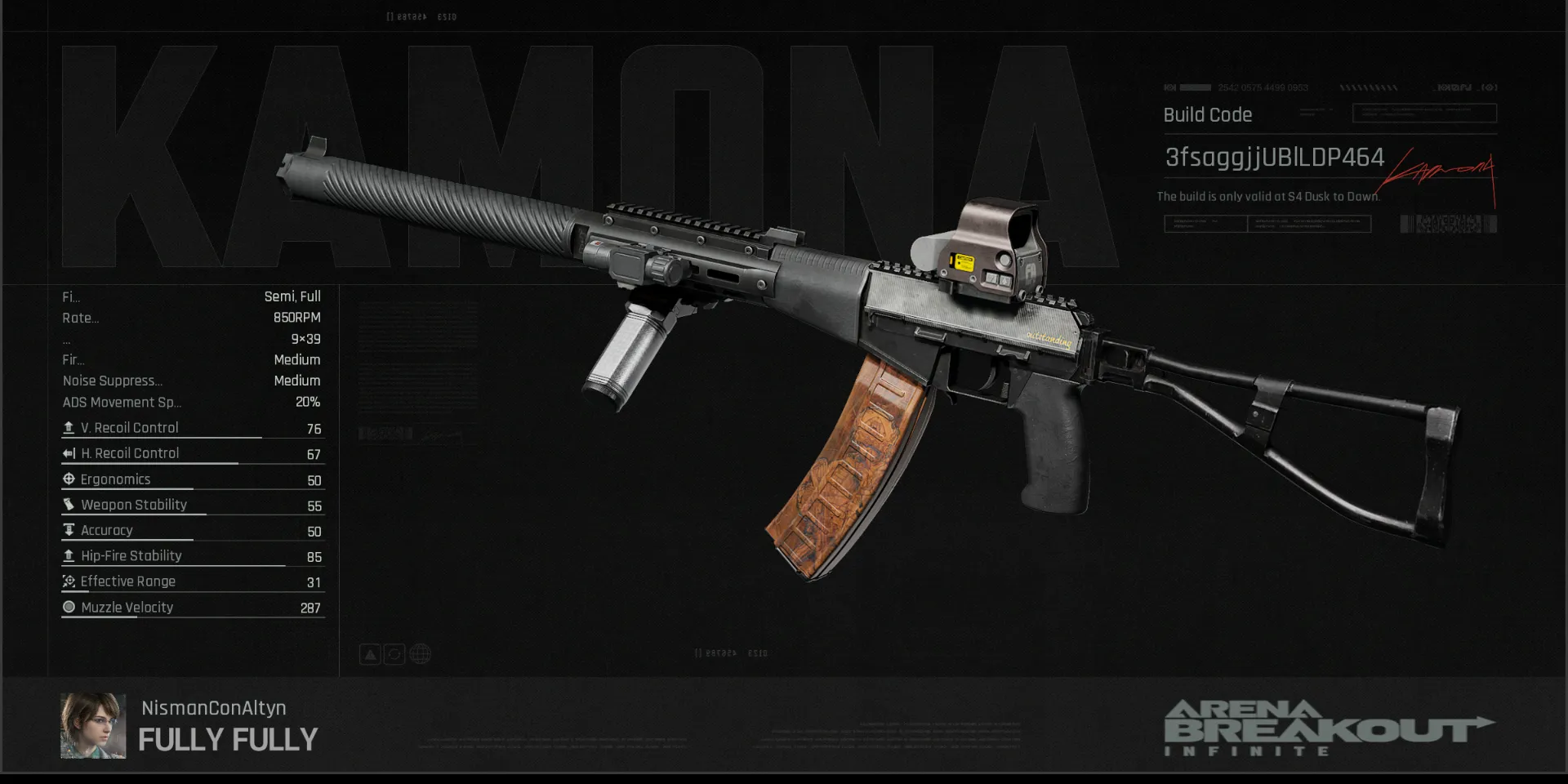Screen dimensions: 1568x784
Task: Select the Effective Range scope icon
Action: 69,581
